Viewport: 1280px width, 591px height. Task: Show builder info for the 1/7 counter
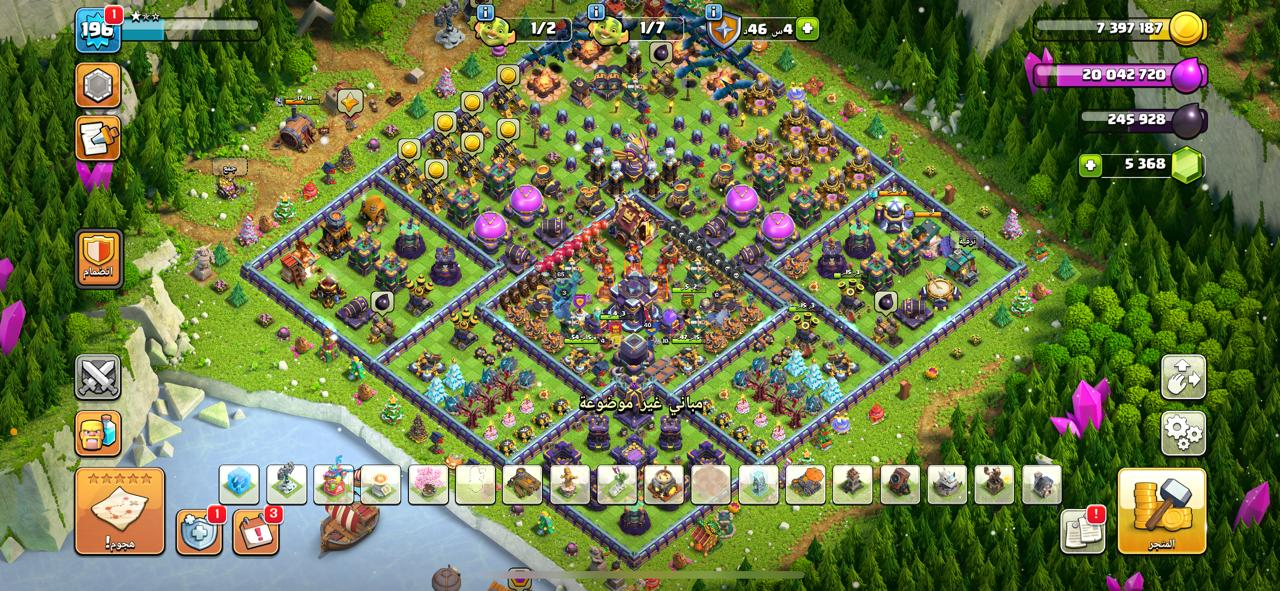tap(596, 13)
